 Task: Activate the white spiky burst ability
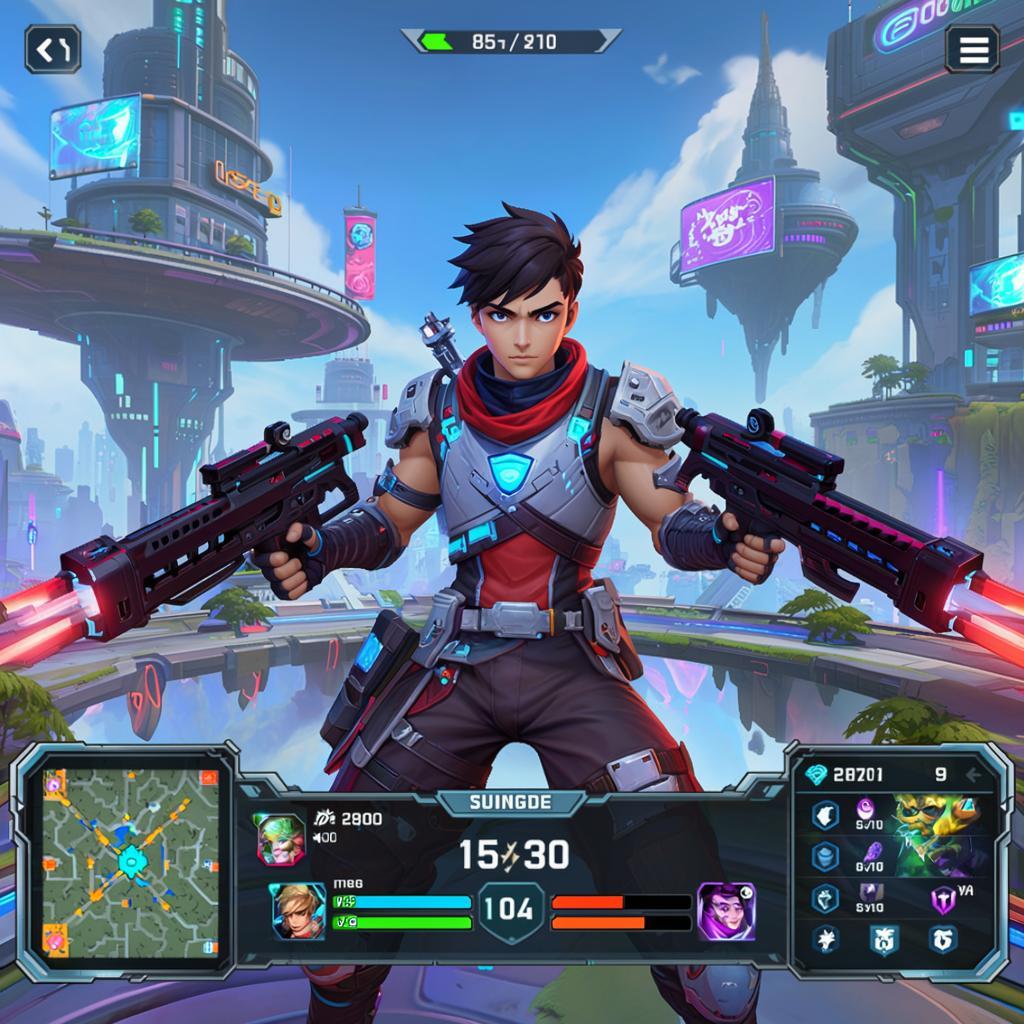click(826, 939)
